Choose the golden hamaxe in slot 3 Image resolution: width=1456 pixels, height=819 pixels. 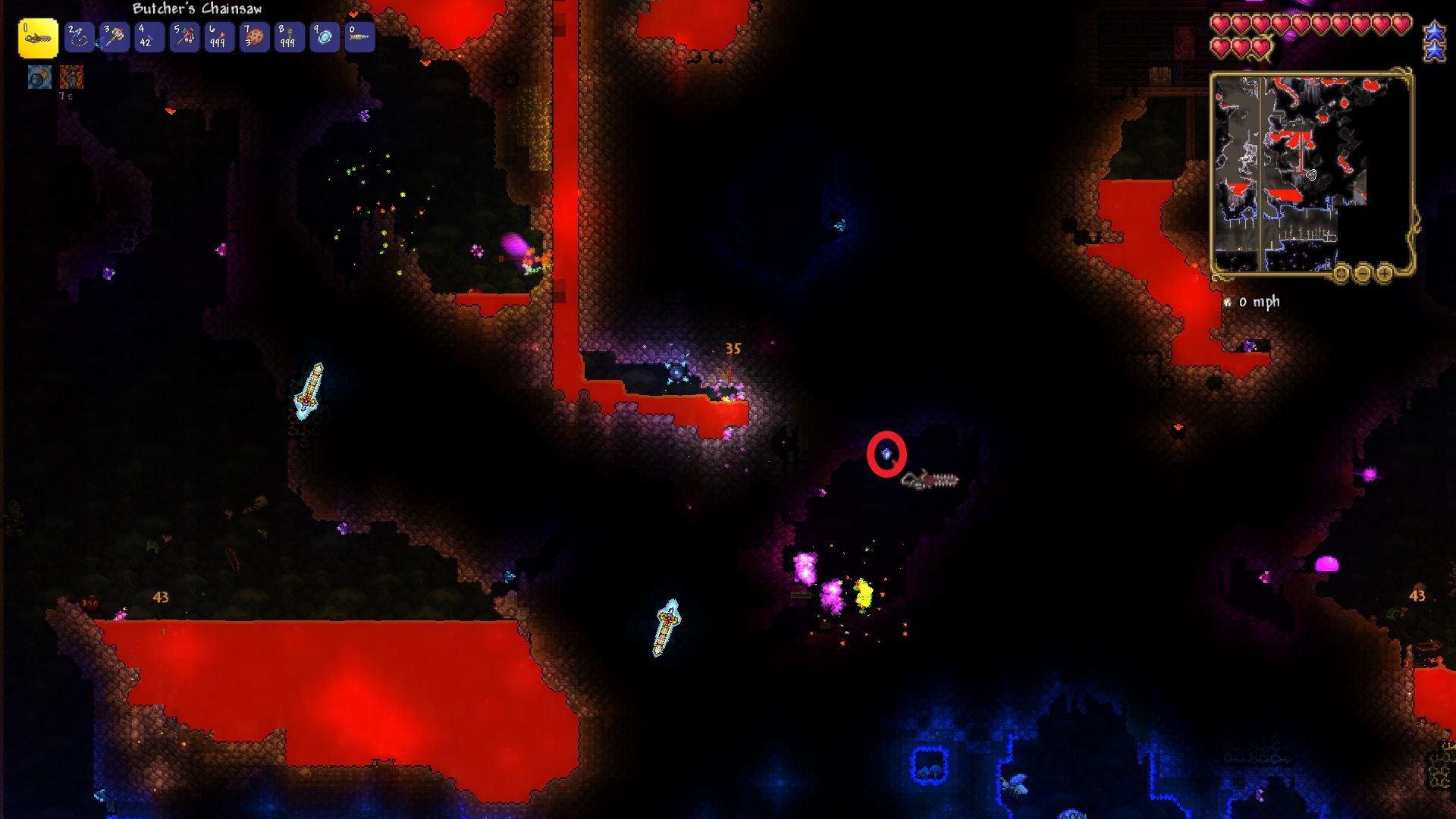[114, 36]
